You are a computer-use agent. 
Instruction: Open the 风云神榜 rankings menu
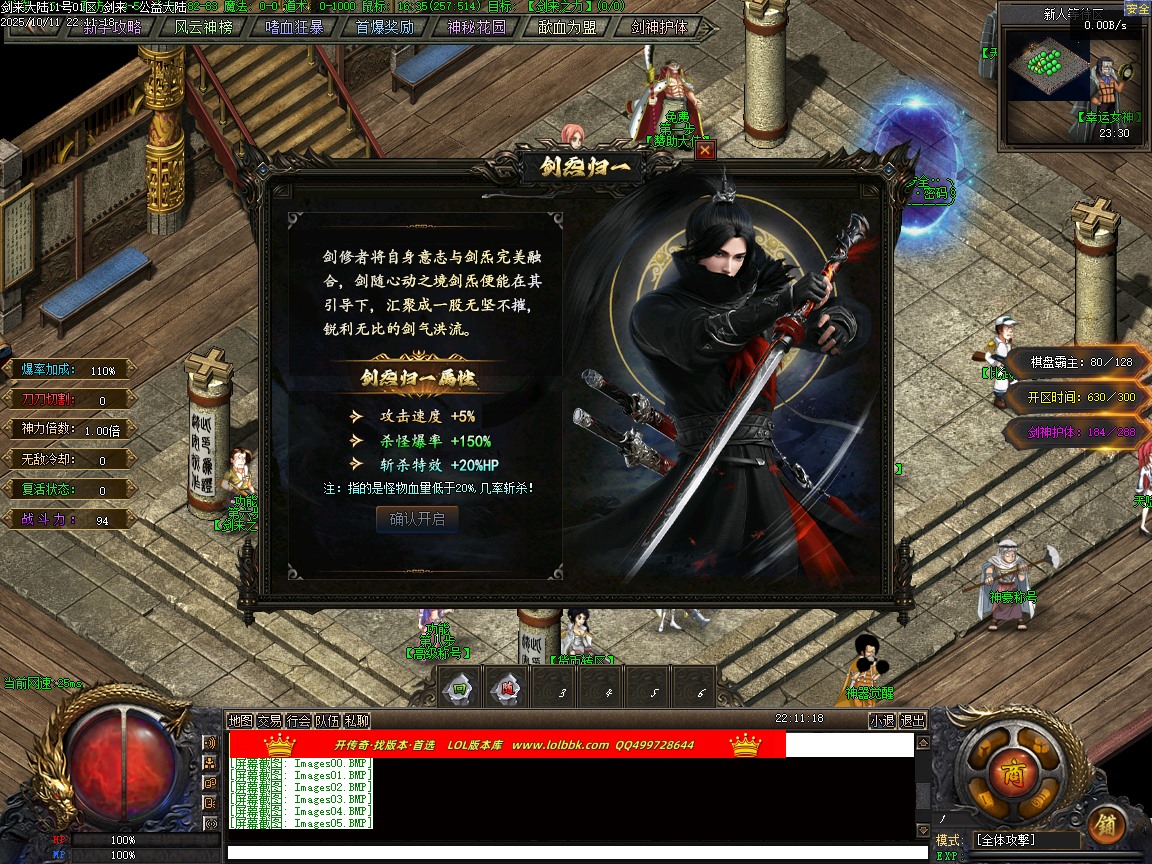pyautogui.click(x=203, y=27)
